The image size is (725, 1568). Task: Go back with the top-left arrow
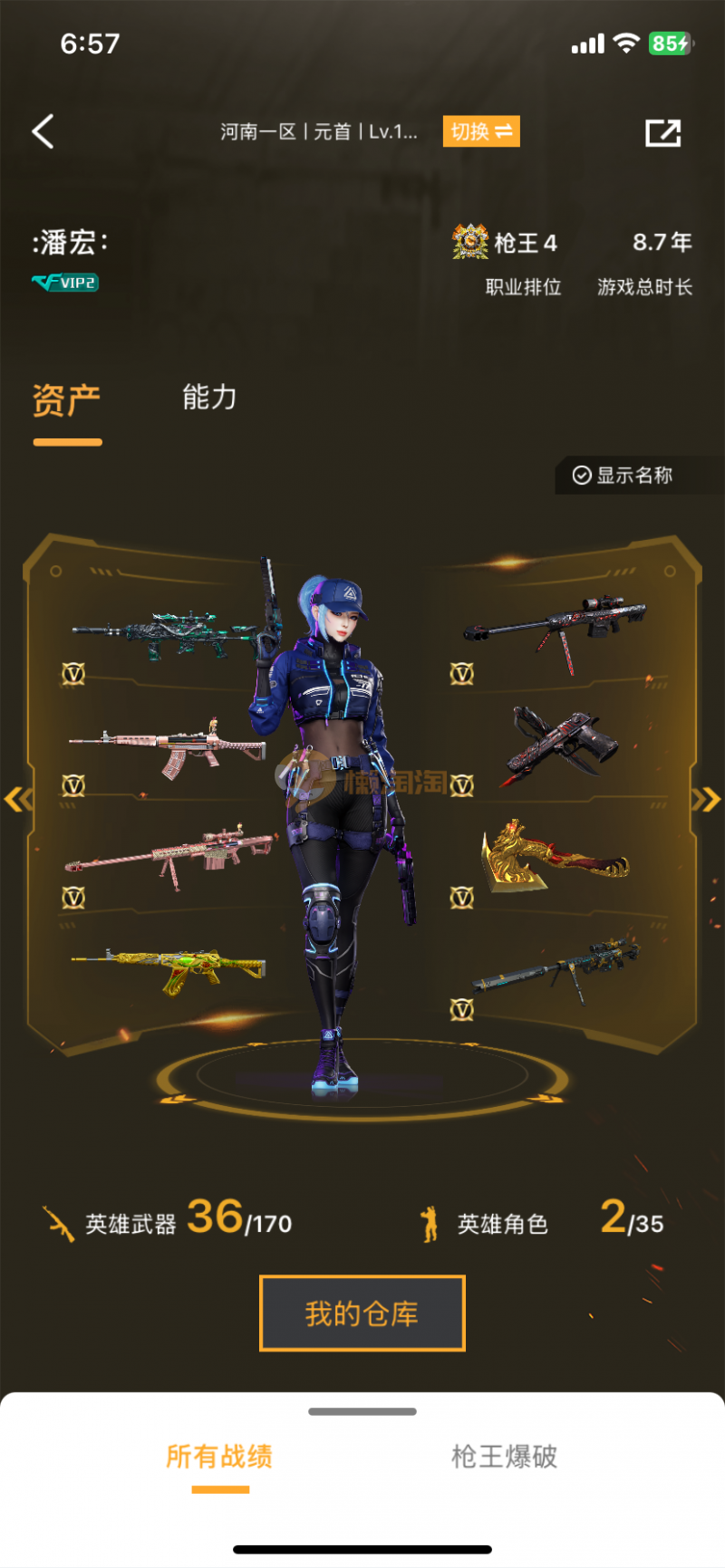point(43,131)
